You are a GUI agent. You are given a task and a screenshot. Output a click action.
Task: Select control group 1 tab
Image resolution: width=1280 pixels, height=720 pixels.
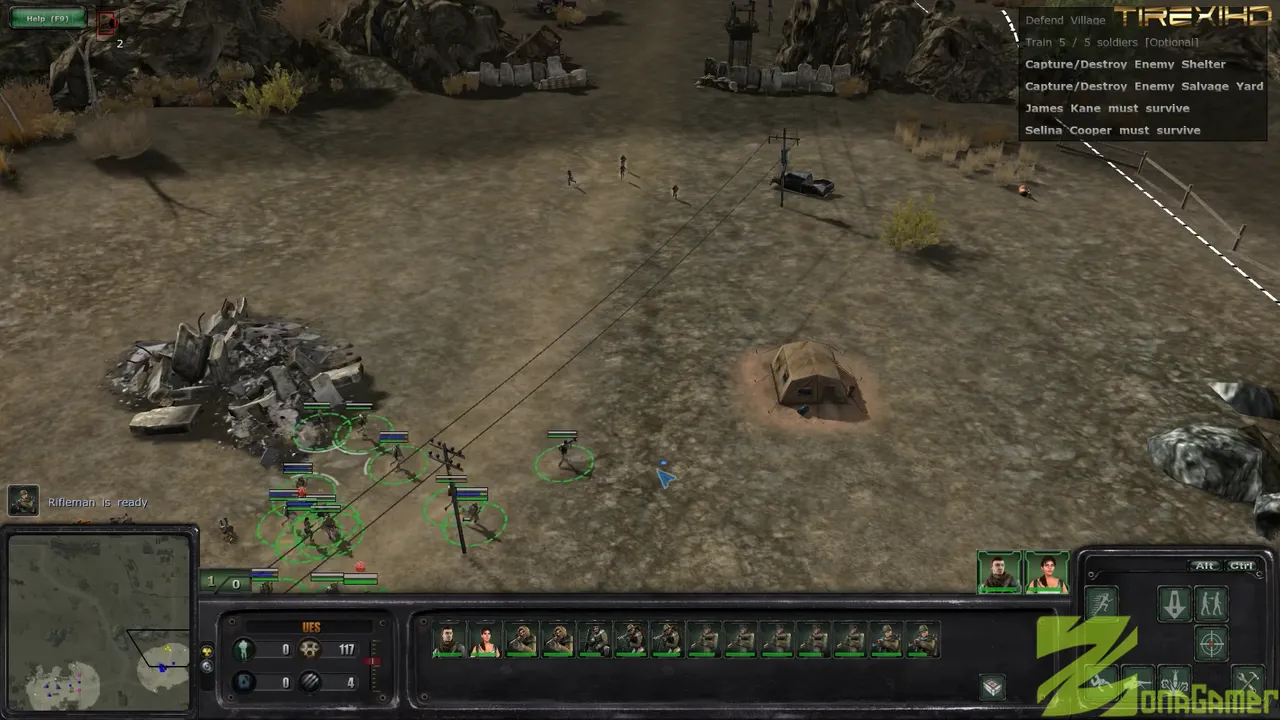tap(211, 582)
